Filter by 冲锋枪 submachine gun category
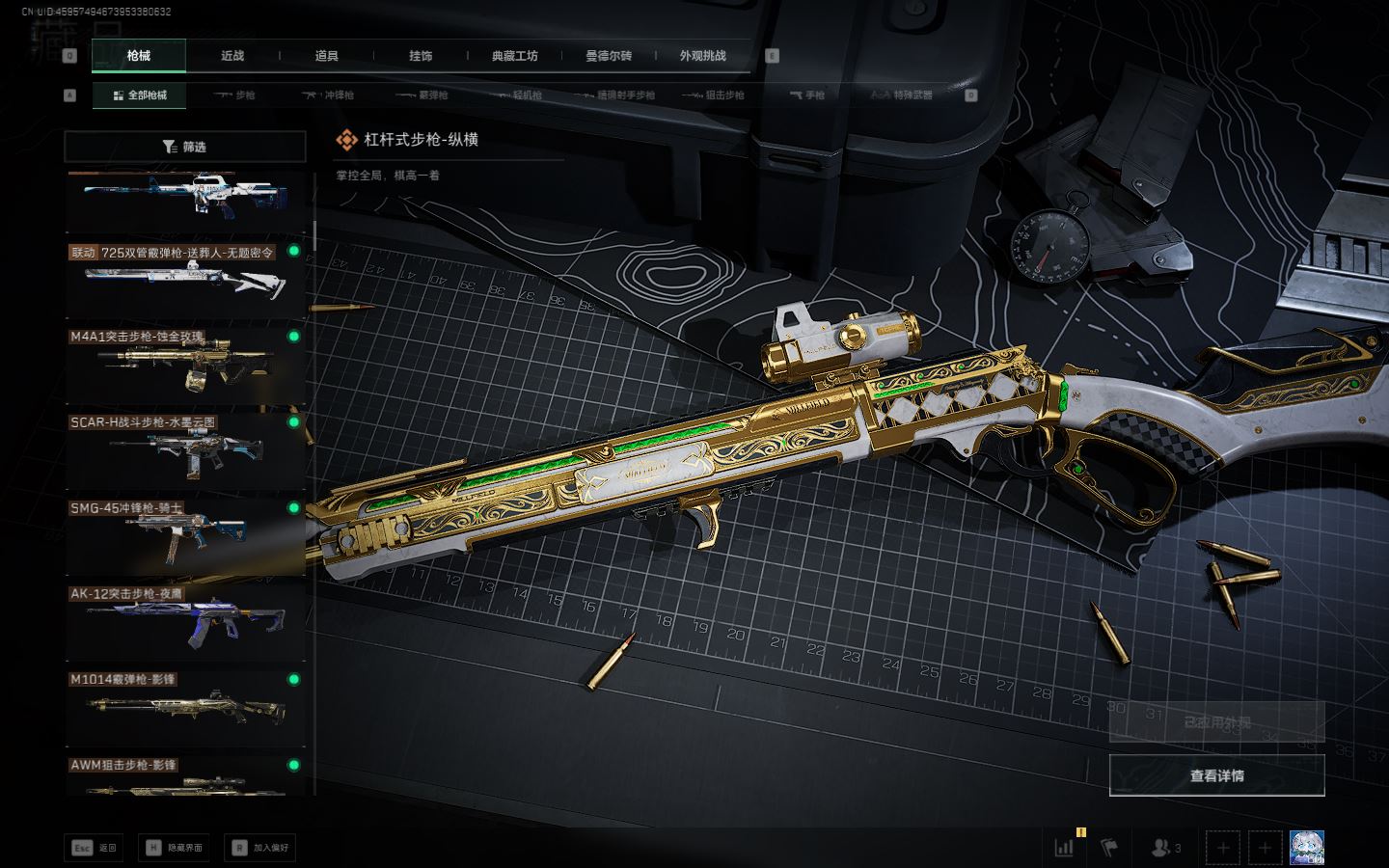The image size is (1389, 868). coord(328,95)
